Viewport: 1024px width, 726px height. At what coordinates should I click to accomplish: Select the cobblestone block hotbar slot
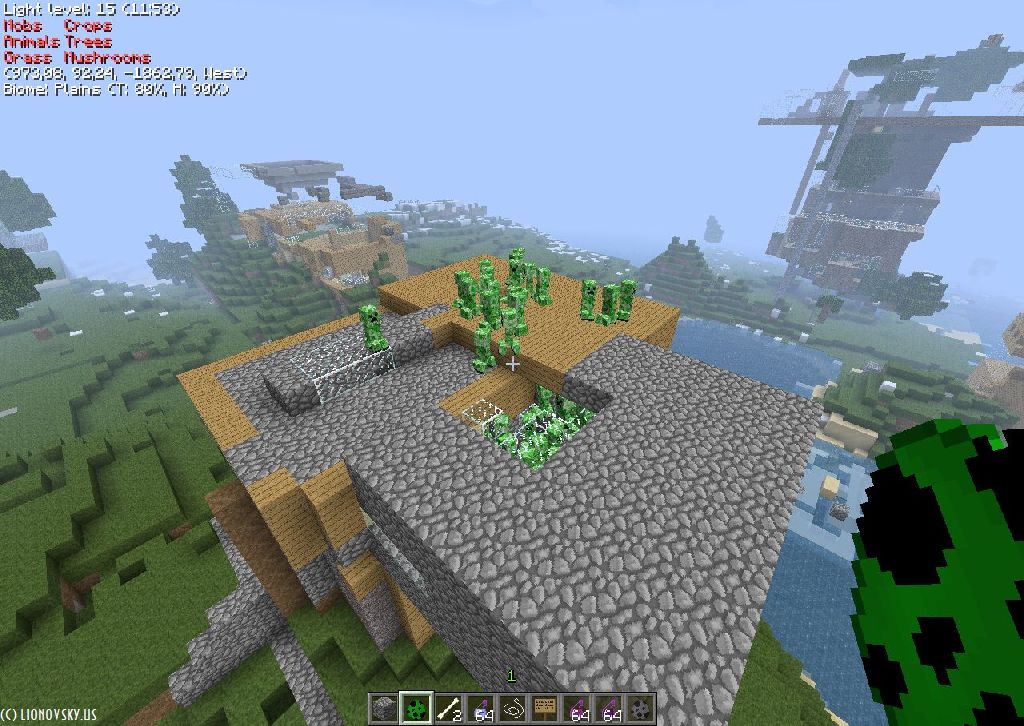[384, 708]
